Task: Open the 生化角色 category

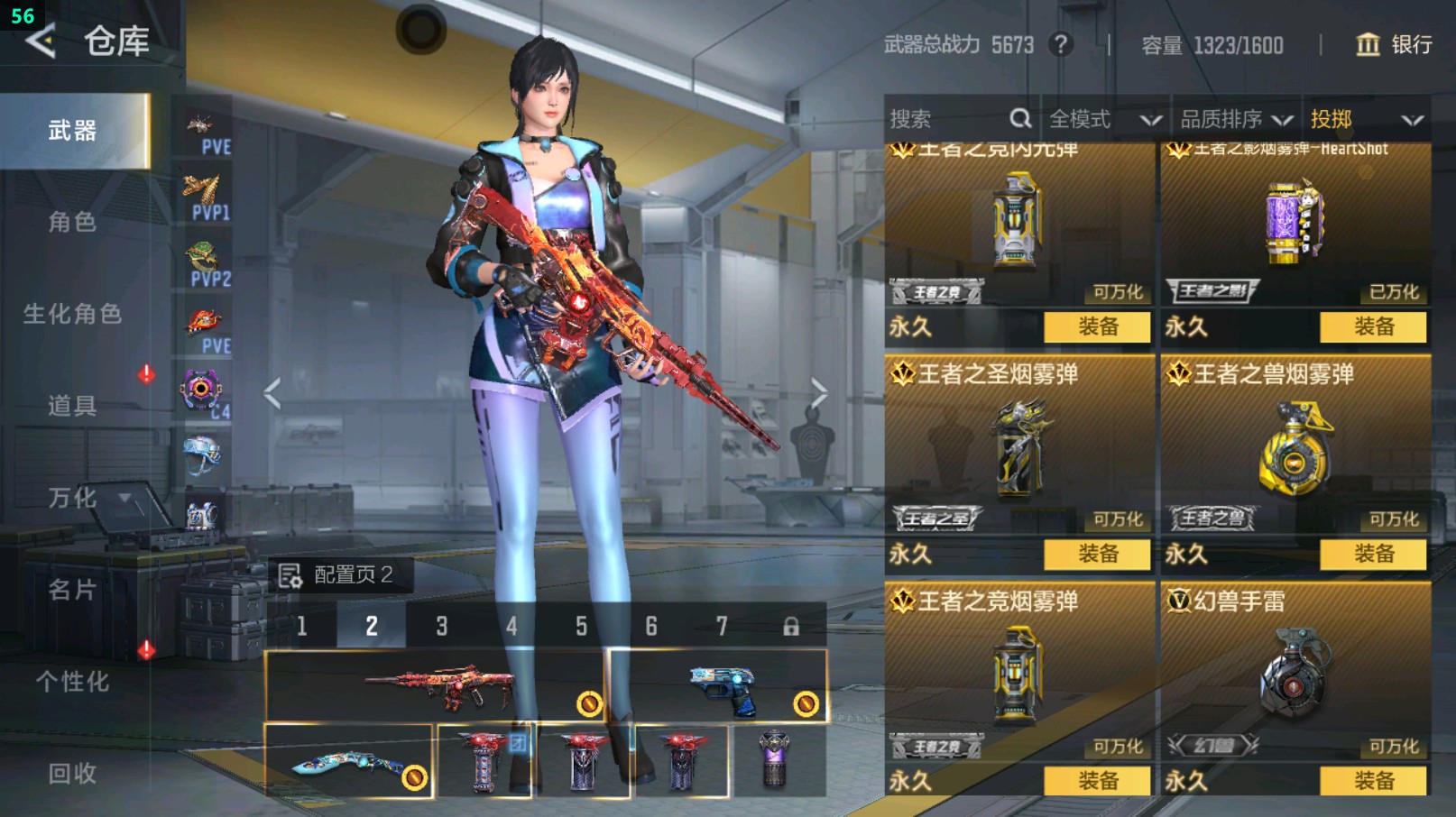Action: coord(72,314)
